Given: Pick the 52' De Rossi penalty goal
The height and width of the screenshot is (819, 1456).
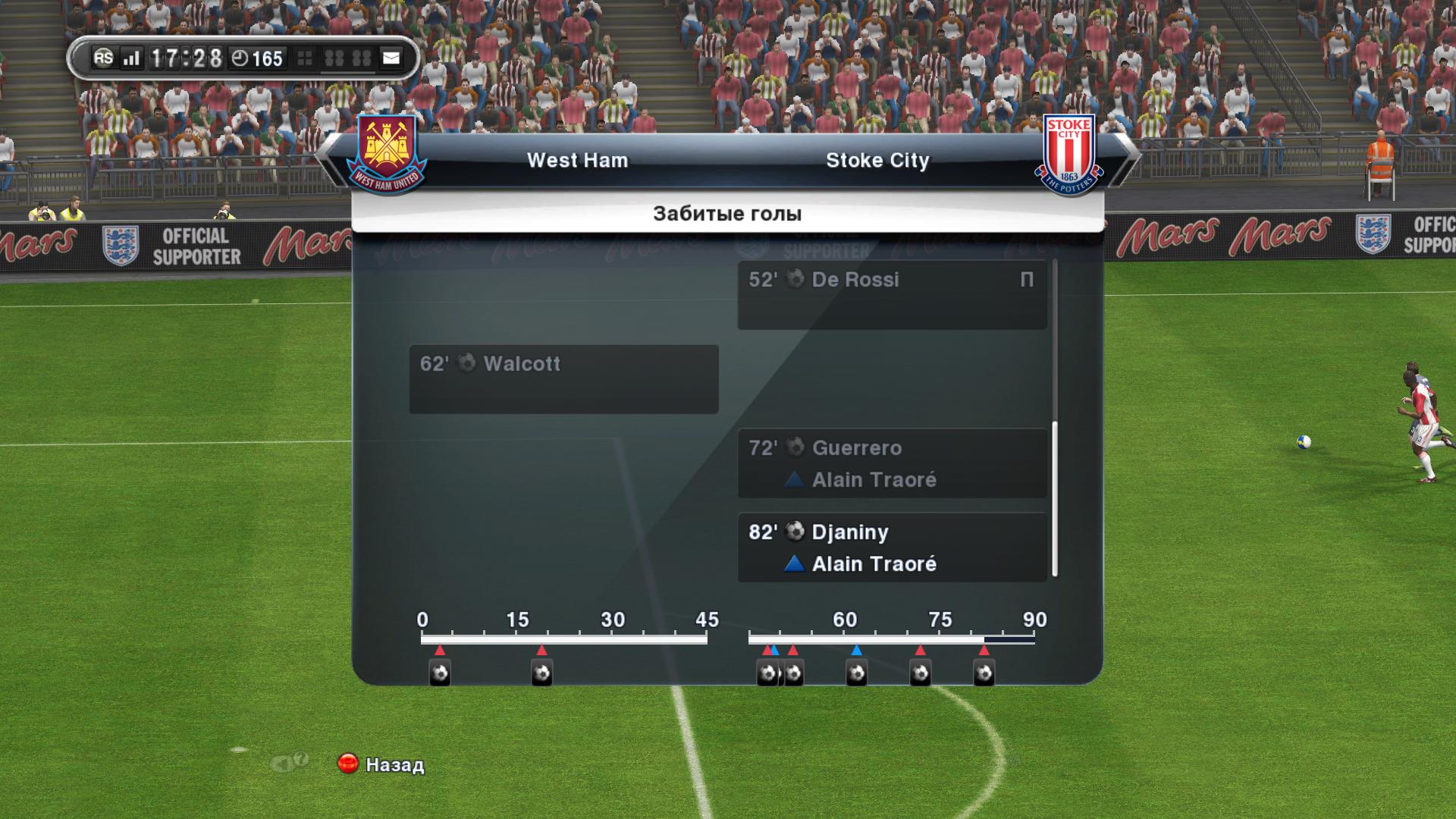Looking at the screenshot, I should click(892, 295).
